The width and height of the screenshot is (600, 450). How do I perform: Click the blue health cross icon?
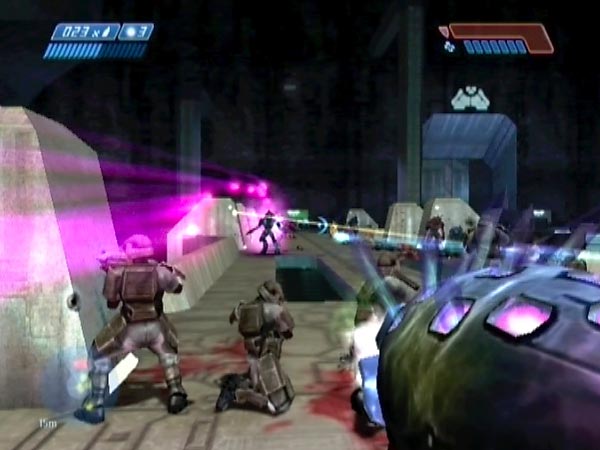click(x=450, y=46)
